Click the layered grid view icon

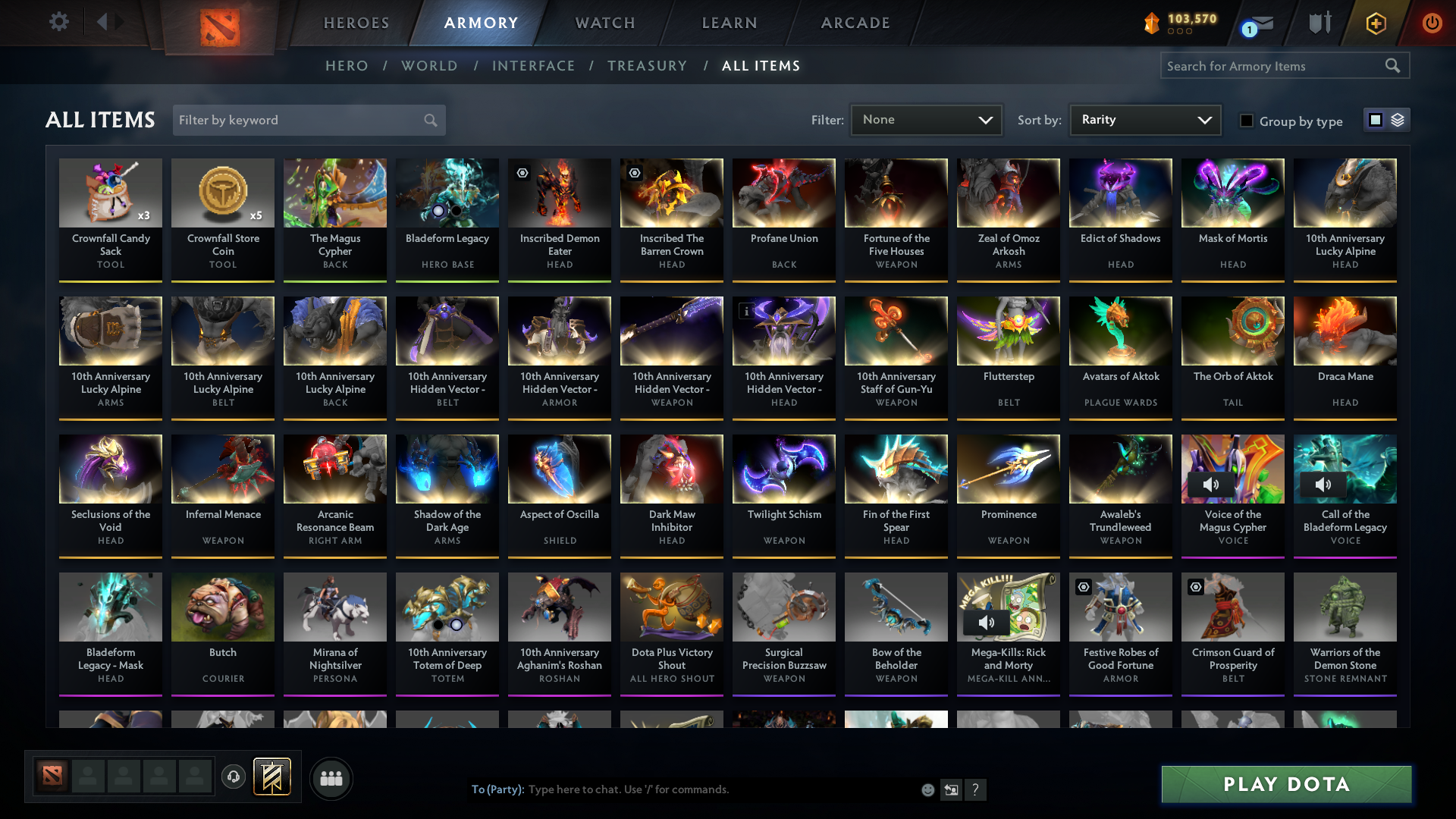click(x=1399, y=119)
